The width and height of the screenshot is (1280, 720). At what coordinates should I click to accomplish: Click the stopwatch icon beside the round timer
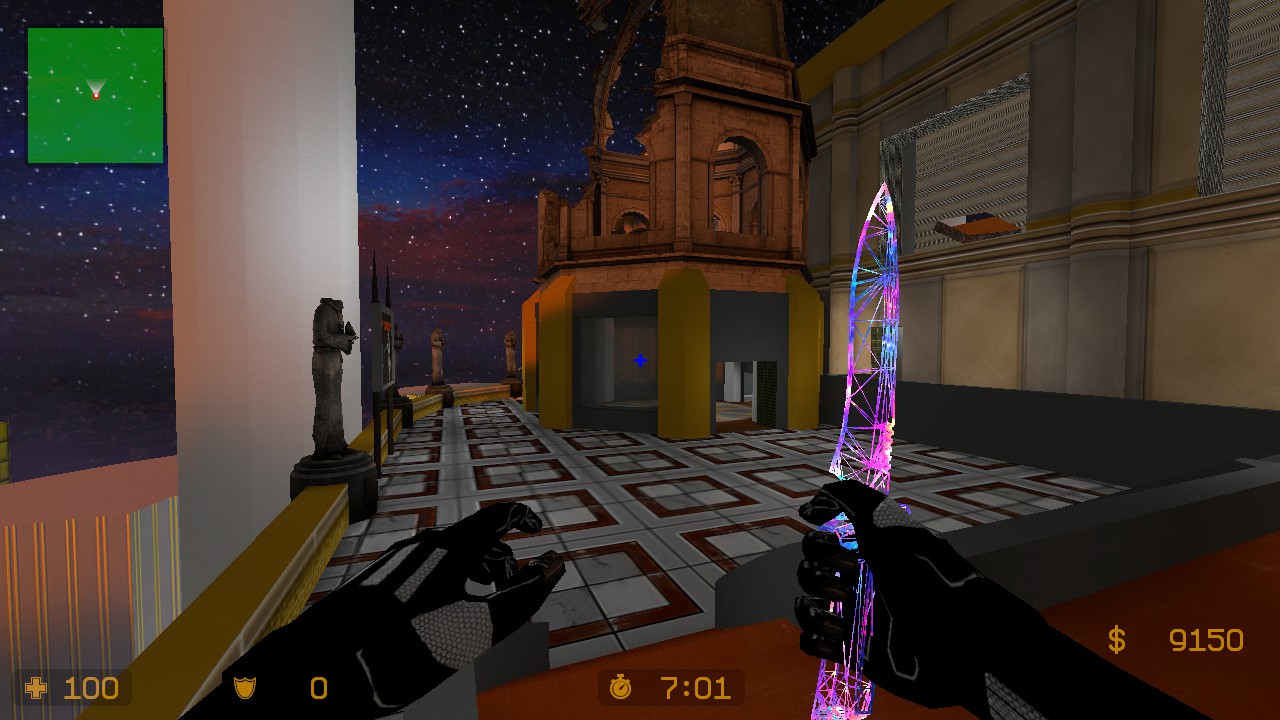pos(622,688)
